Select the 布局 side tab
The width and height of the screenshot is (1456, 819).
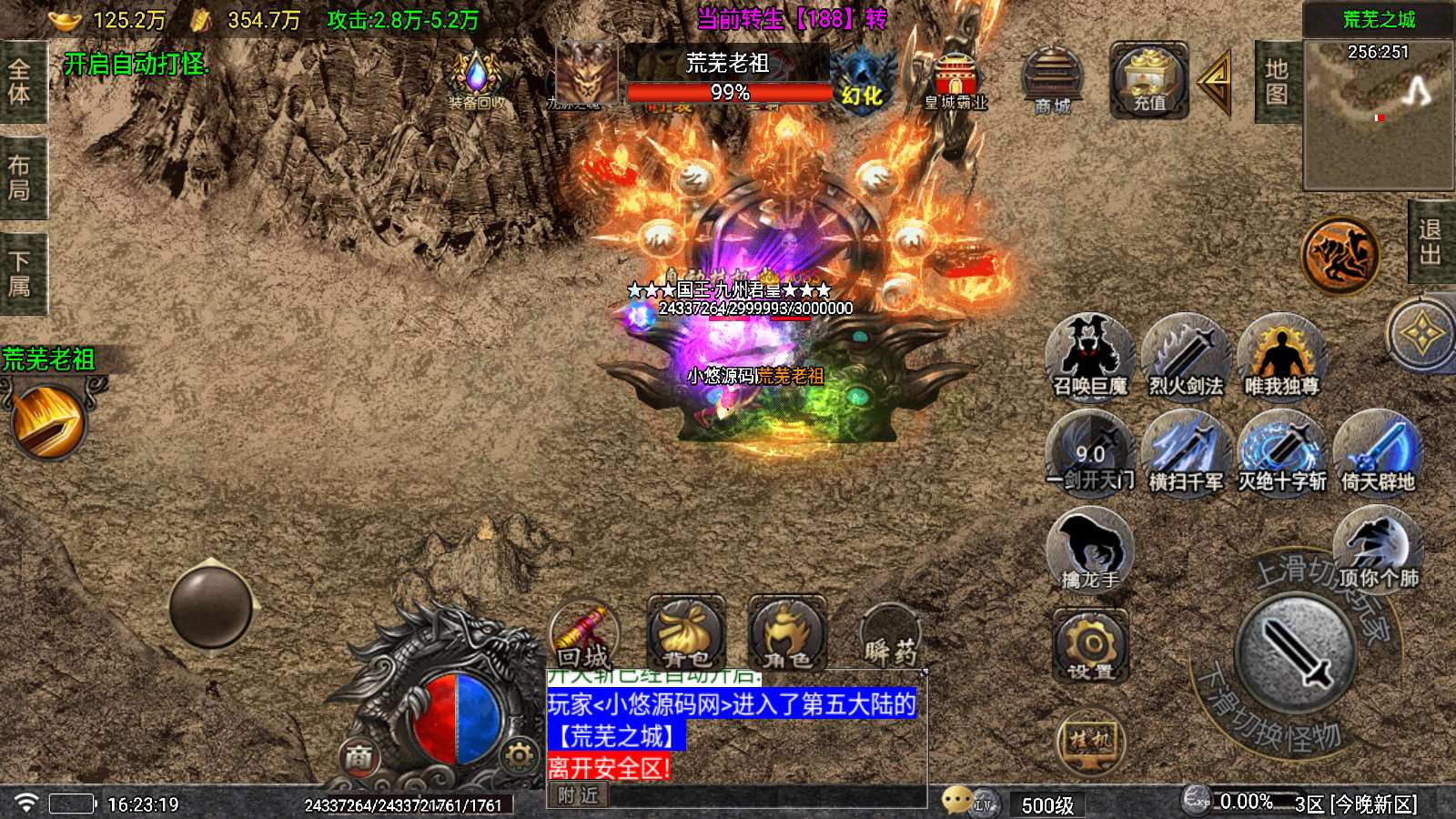20,178
